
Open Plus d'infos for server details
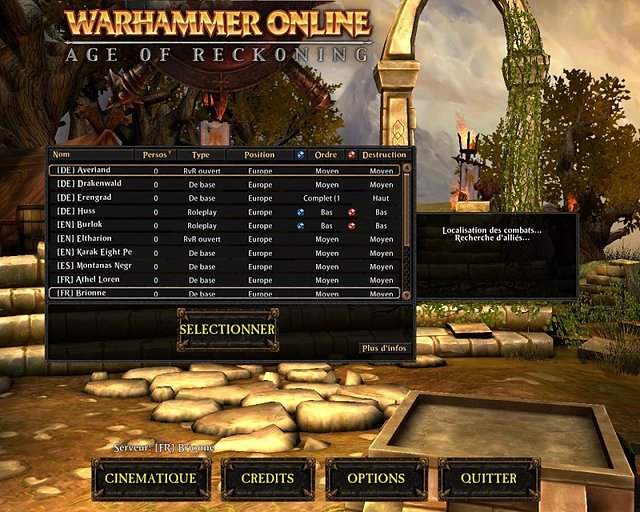tap(384, 349)
